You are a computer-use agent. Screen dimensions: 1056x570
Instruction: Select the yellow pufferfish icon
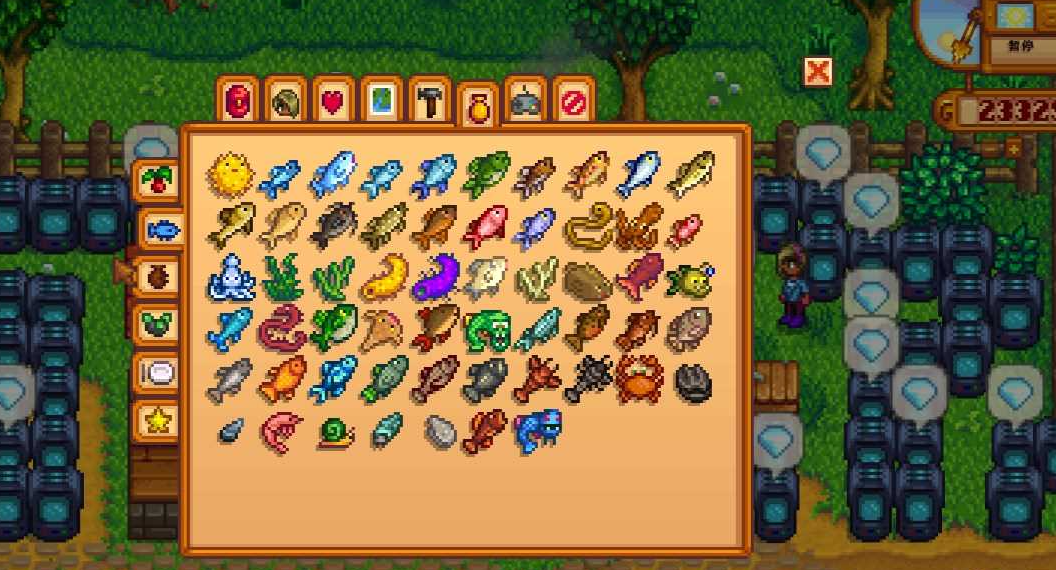pyautogui.click(x=231, y=175)
